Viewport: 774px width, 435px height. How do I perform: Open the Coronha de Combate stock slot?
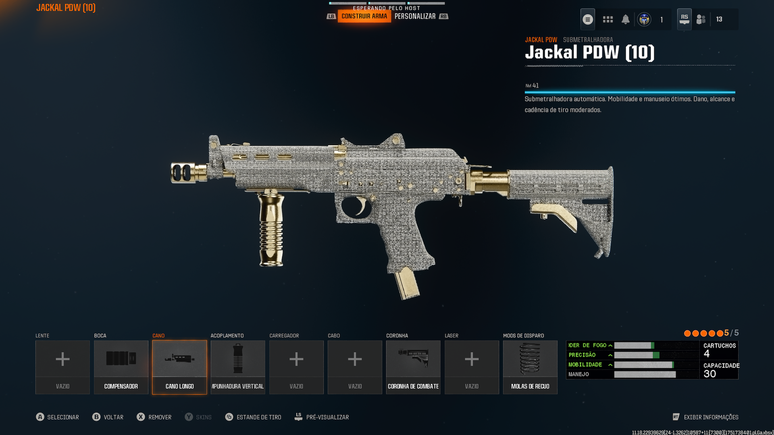coord(413,366)
